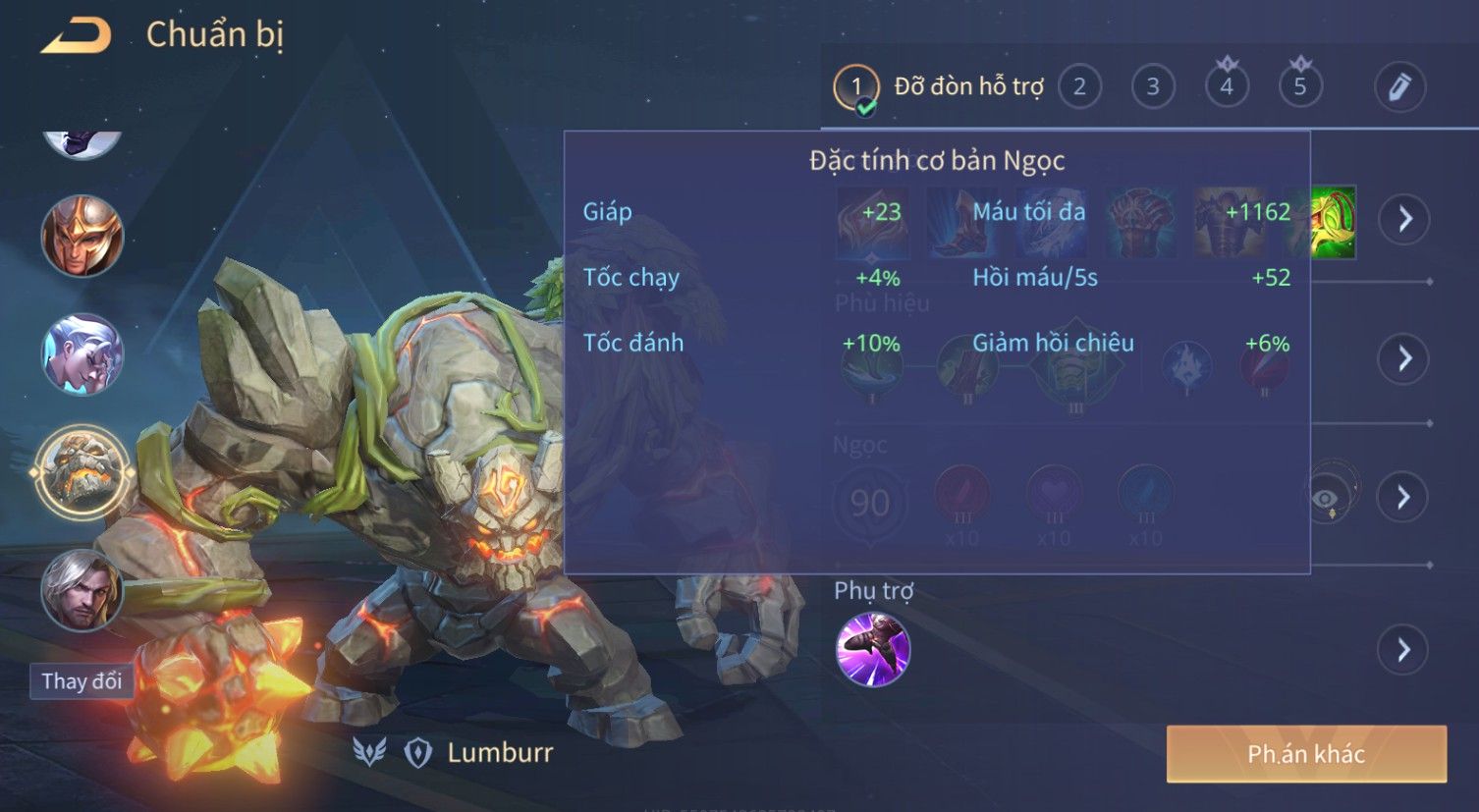Toggle the rune stats eye icon
This screenshot has height=812, width=1479.
coord(1326,498)
